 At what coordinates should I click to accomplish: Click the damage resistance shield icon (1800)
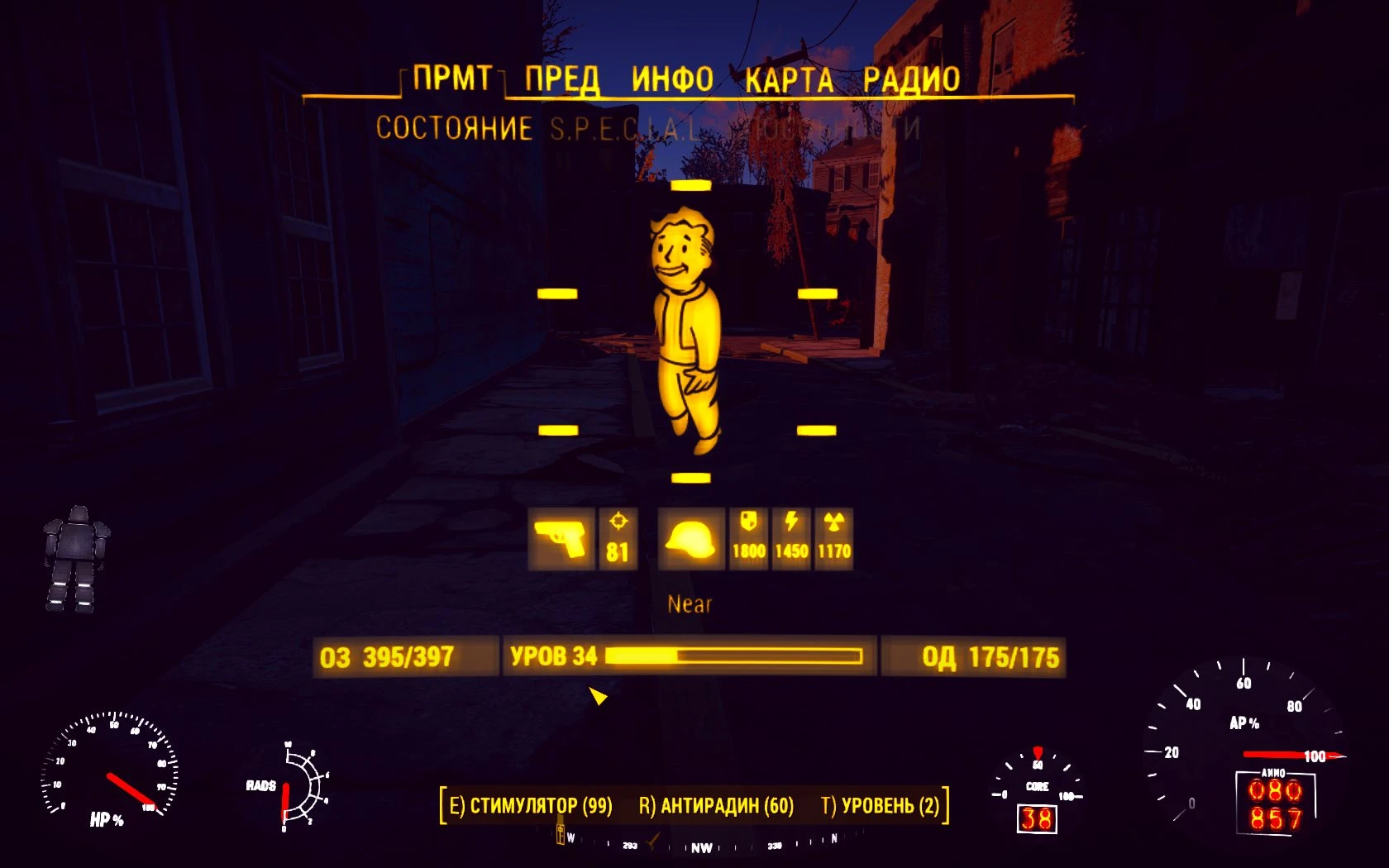[747, 537]
